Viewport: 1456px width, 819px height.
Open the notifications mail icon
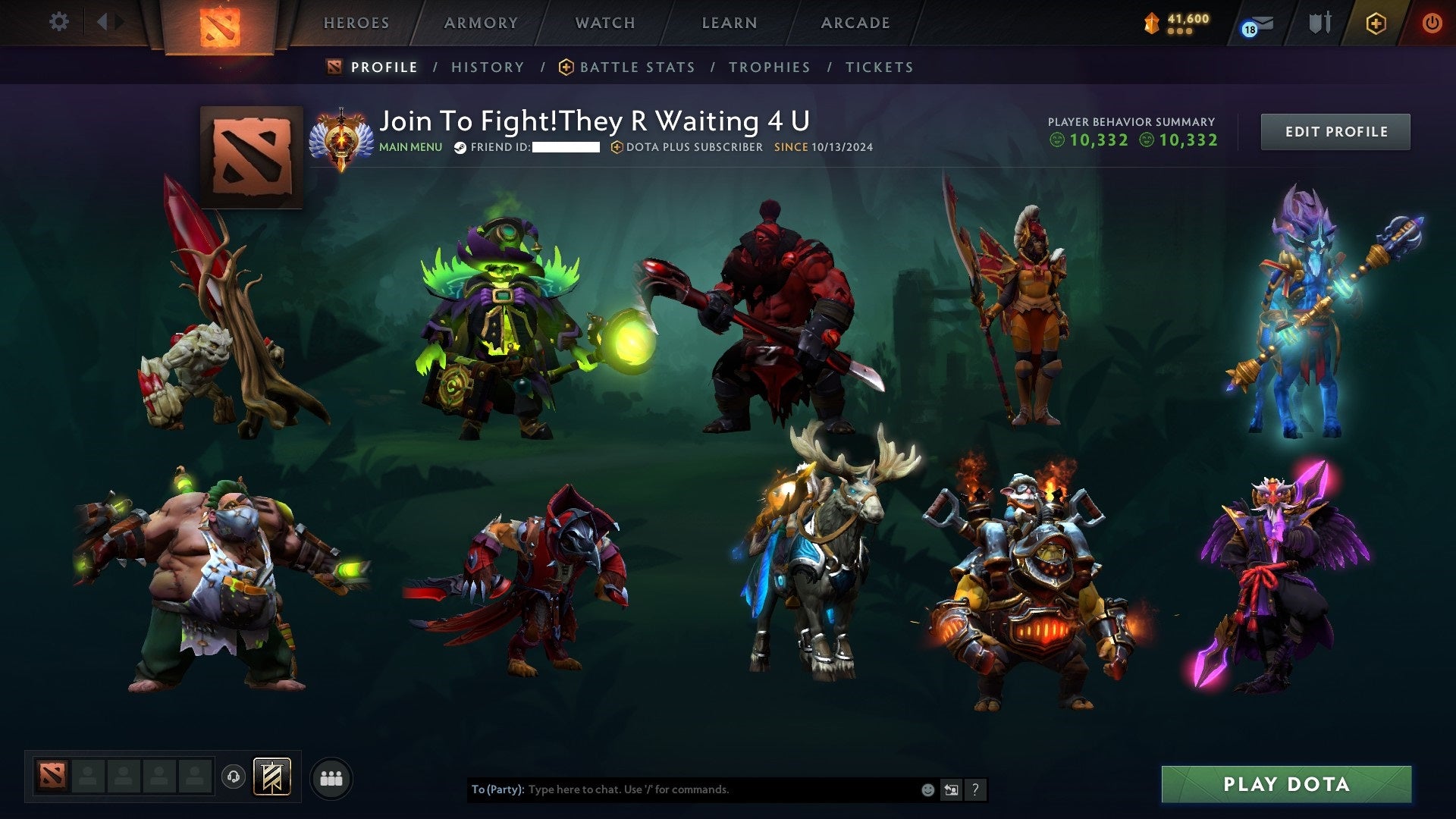coord(1255,23)
